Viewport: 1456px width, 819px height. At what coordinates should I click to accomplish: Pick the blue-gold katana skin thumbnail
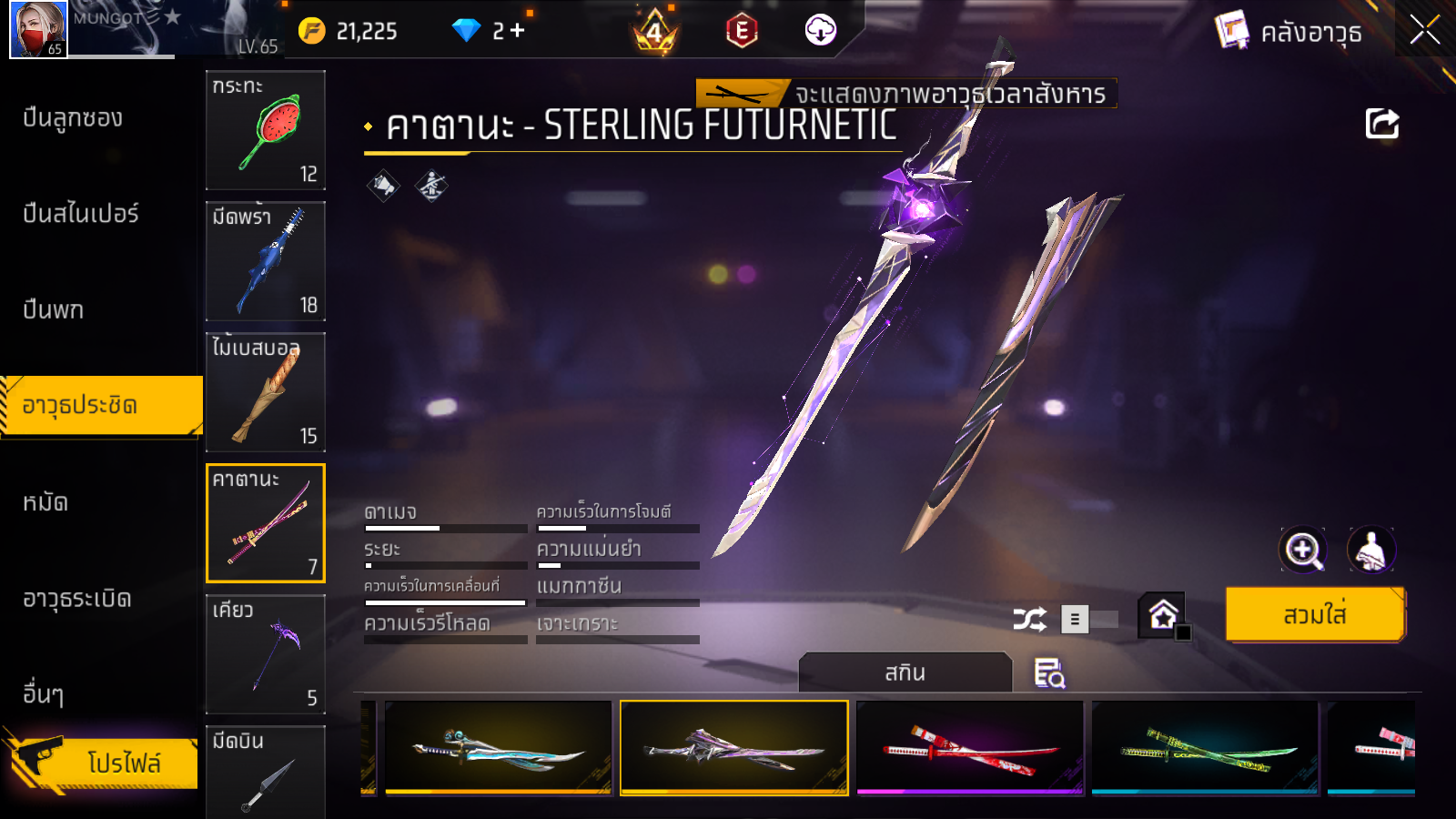click(498, 748)
